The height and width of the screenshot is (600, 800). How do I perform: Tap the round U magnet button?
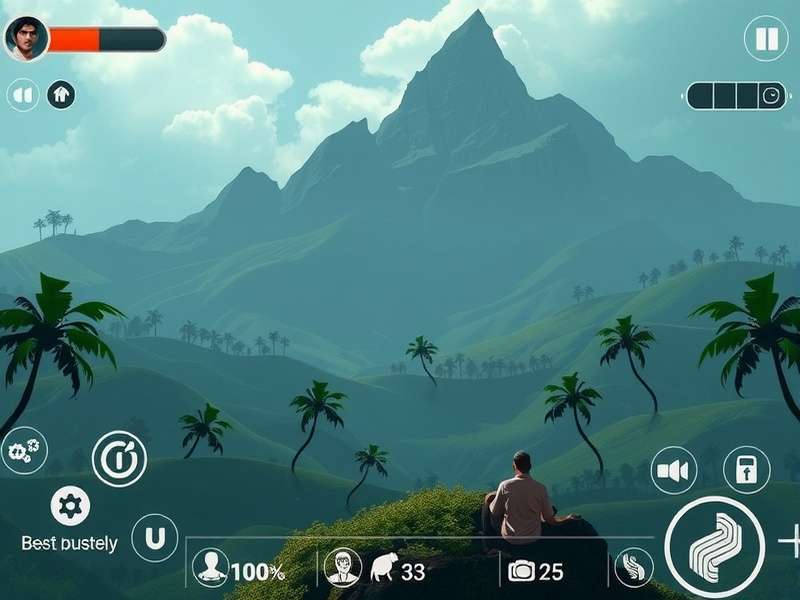pyautogui.click(x=154, y=538)
